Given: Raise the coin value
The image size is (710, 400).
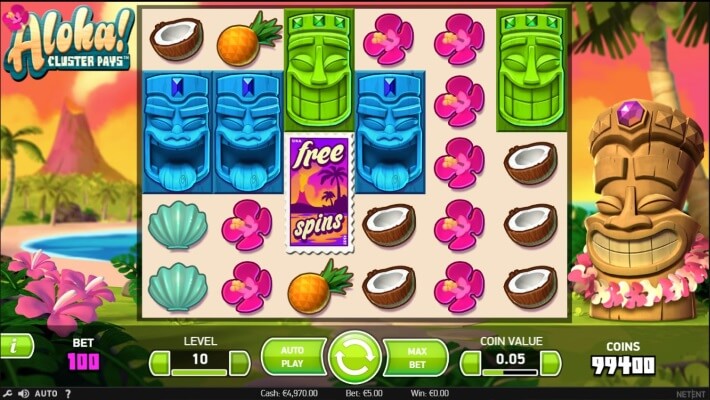Looking at the screenshot, I should click(x=551, y=363).
